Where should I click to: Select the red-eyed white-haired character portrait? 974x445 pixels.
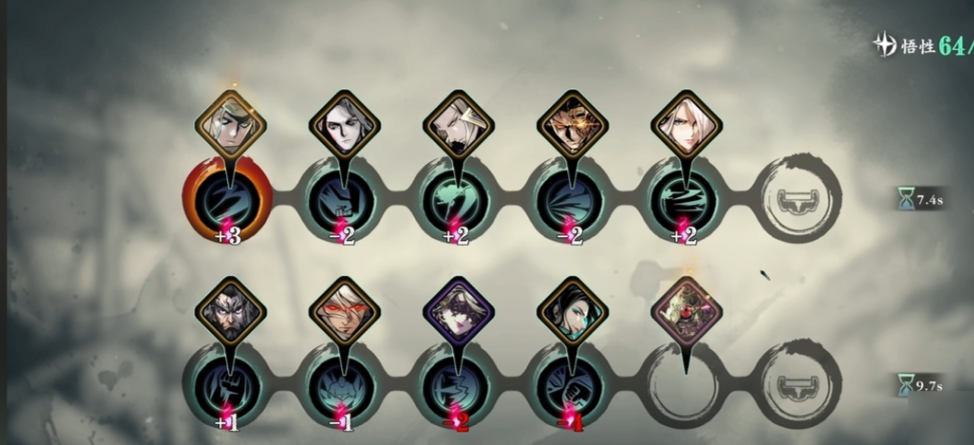(x=344, y=309)
